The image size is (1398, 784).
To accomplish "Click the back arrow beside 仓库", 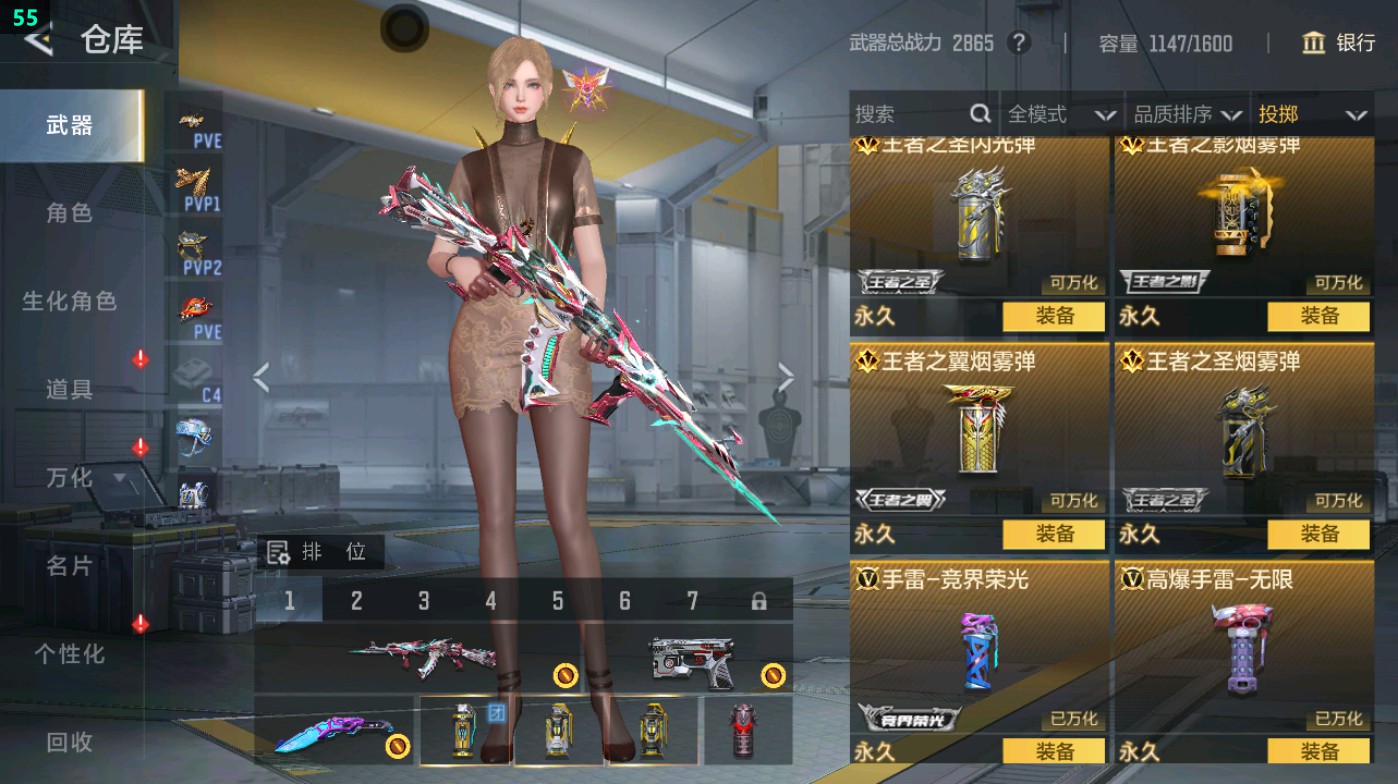I will (x=40, y=41).
